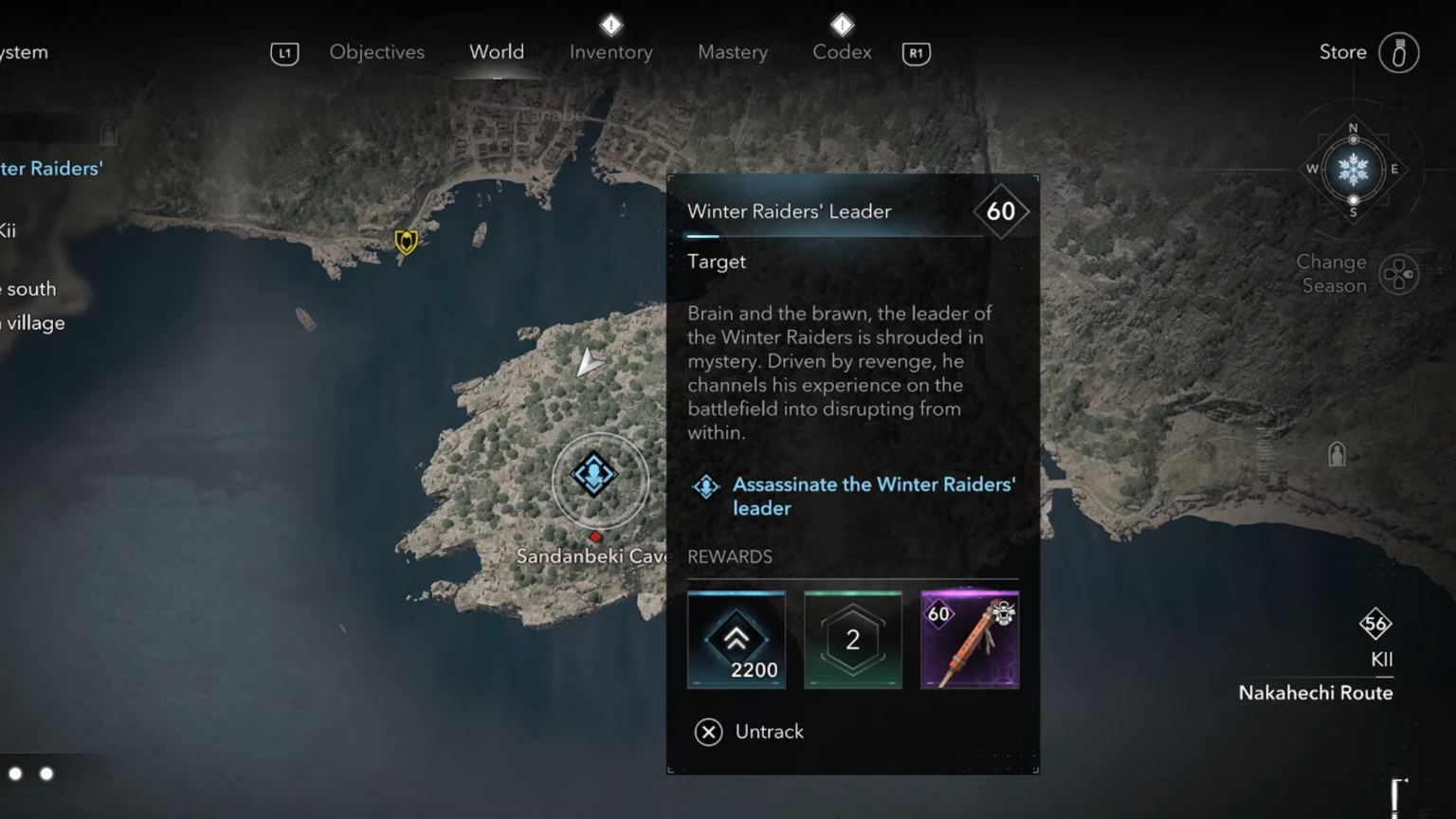Select the second page dot indicator
This screenshot has width=1456, height=819.
coord(45,774)
